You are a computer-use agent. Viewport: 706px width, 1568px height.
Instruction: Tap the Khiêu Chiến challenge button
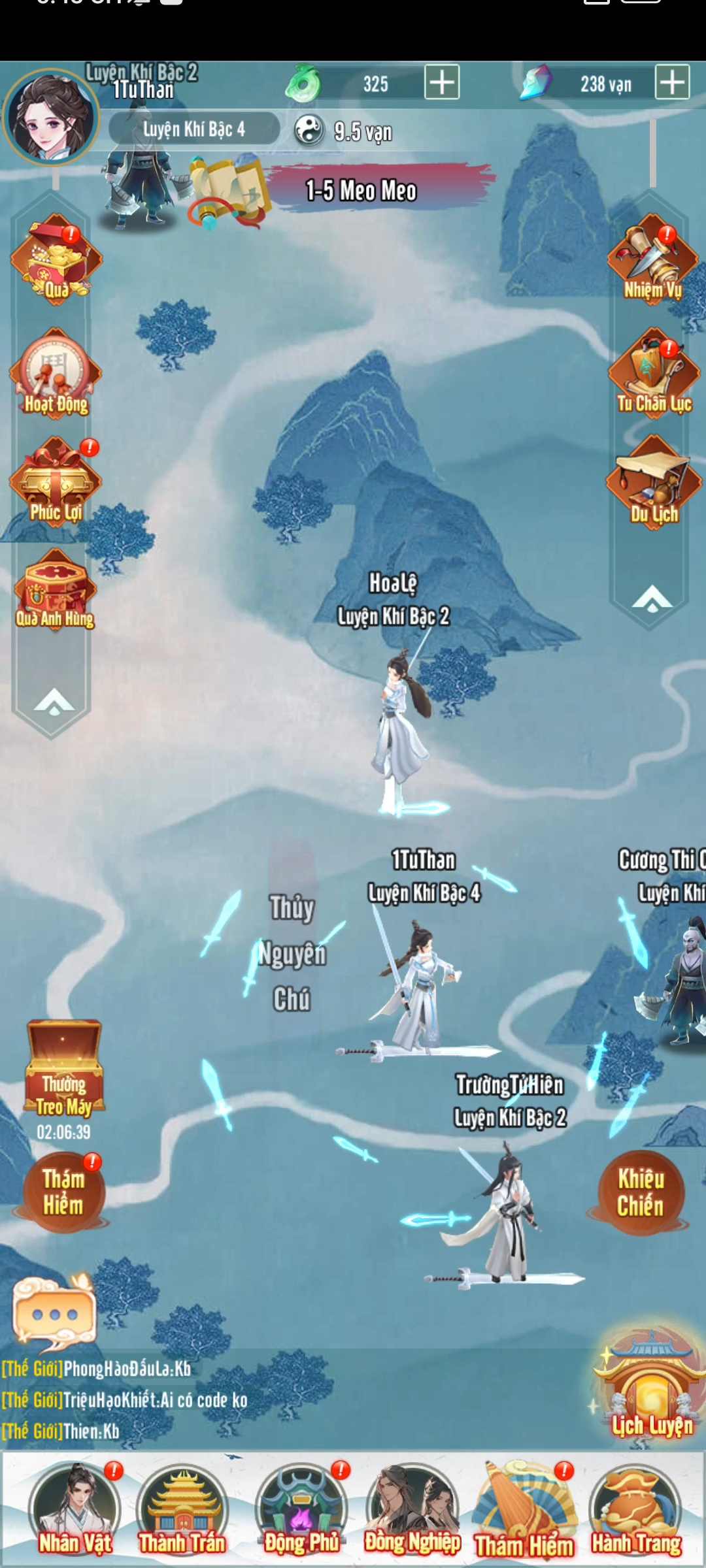[x=641, y=1192]
